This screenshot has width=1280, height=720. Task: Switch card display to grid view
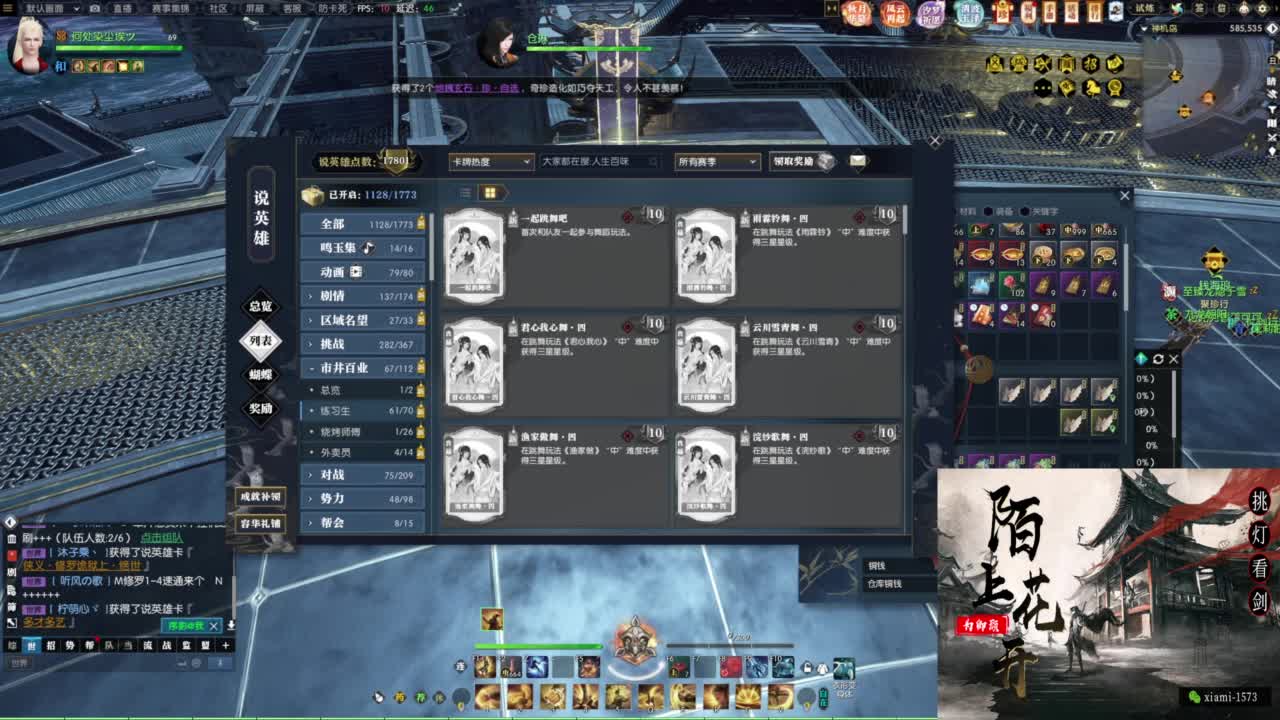click(x=488, y=190)
